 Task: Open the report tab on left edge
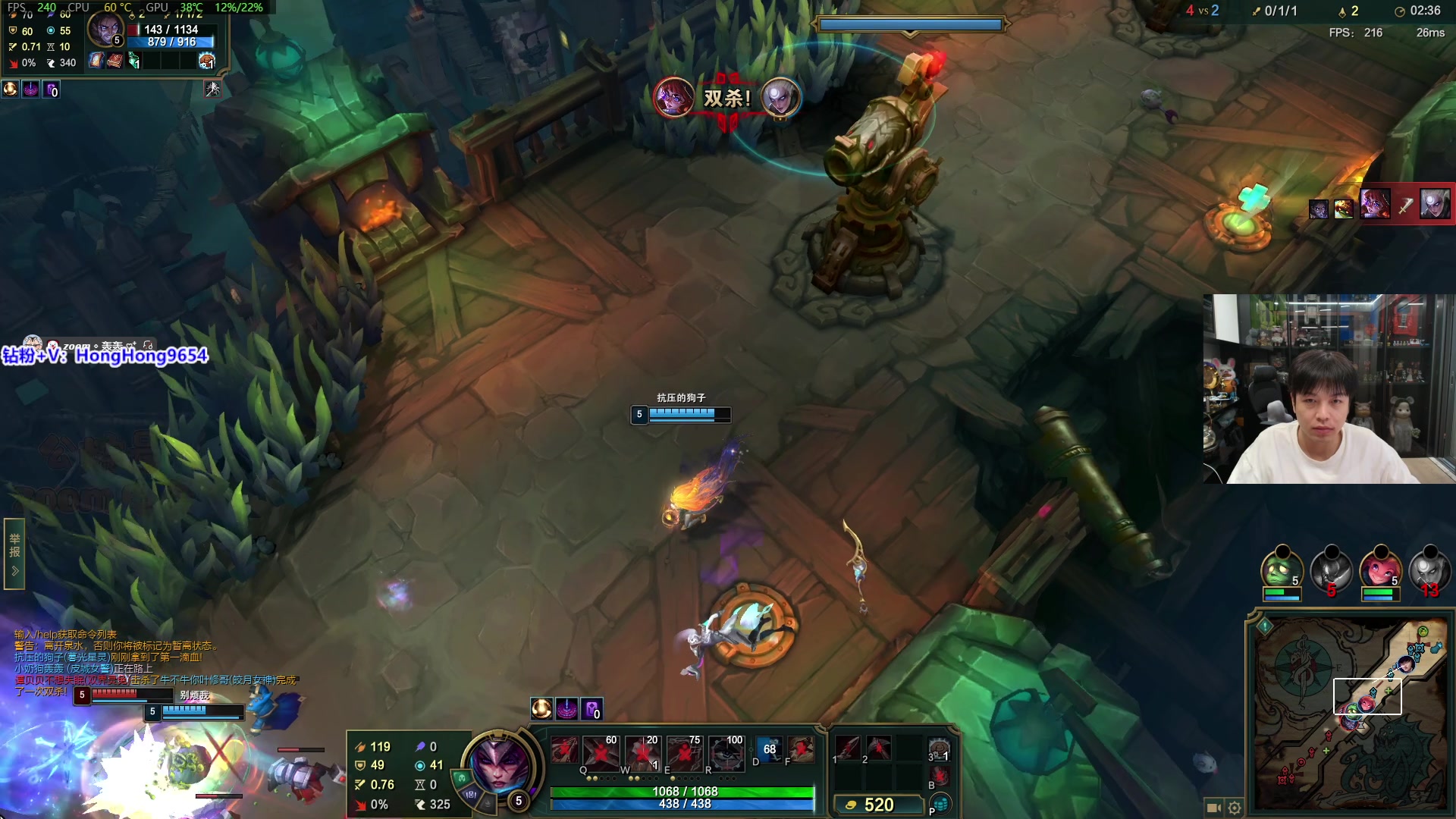pyautogui.click(x=14, y=554)
